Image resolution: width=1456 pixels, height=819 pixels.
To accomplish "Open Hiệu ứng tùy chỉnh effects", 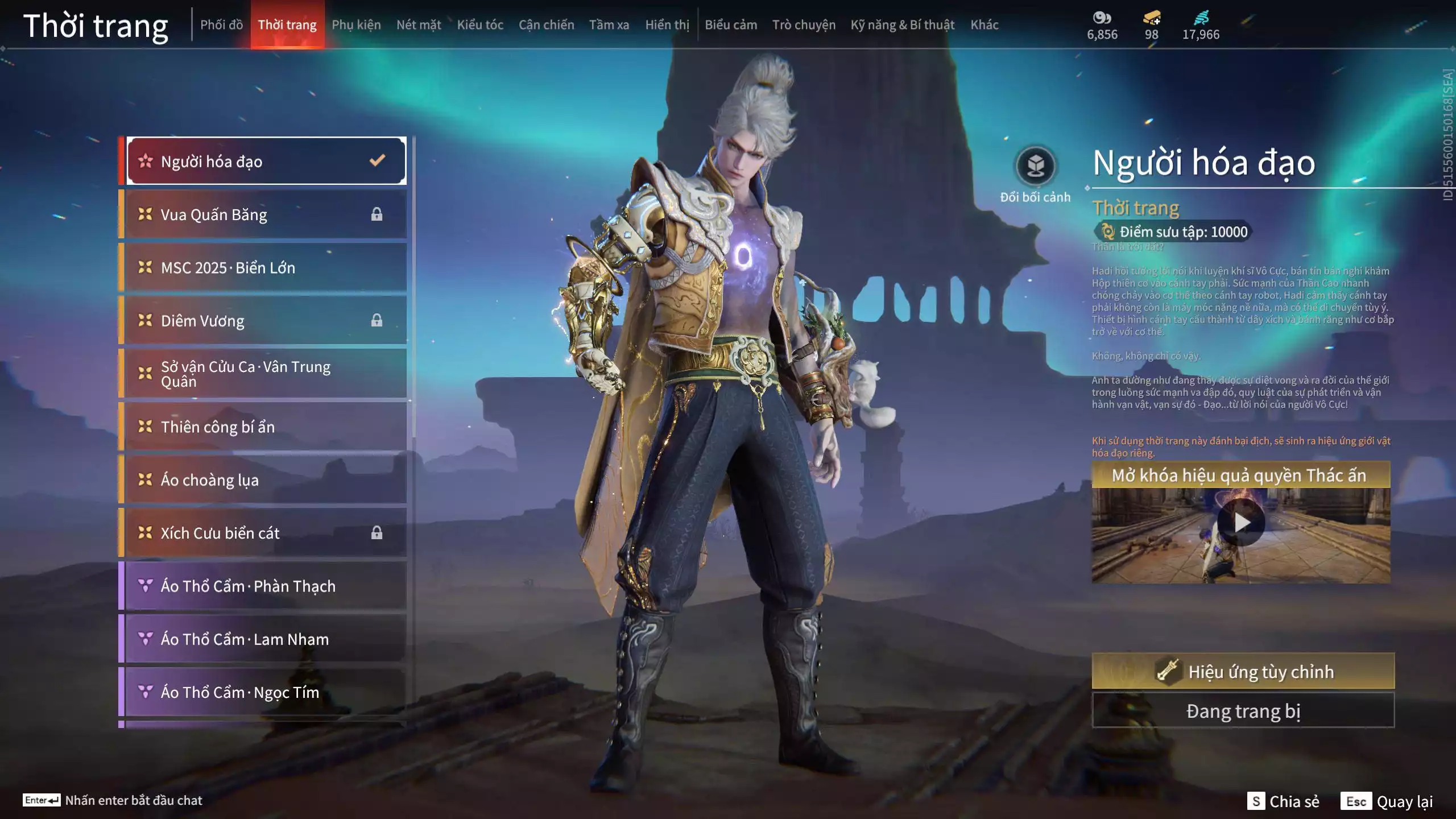I will [x=1243, y=671].
